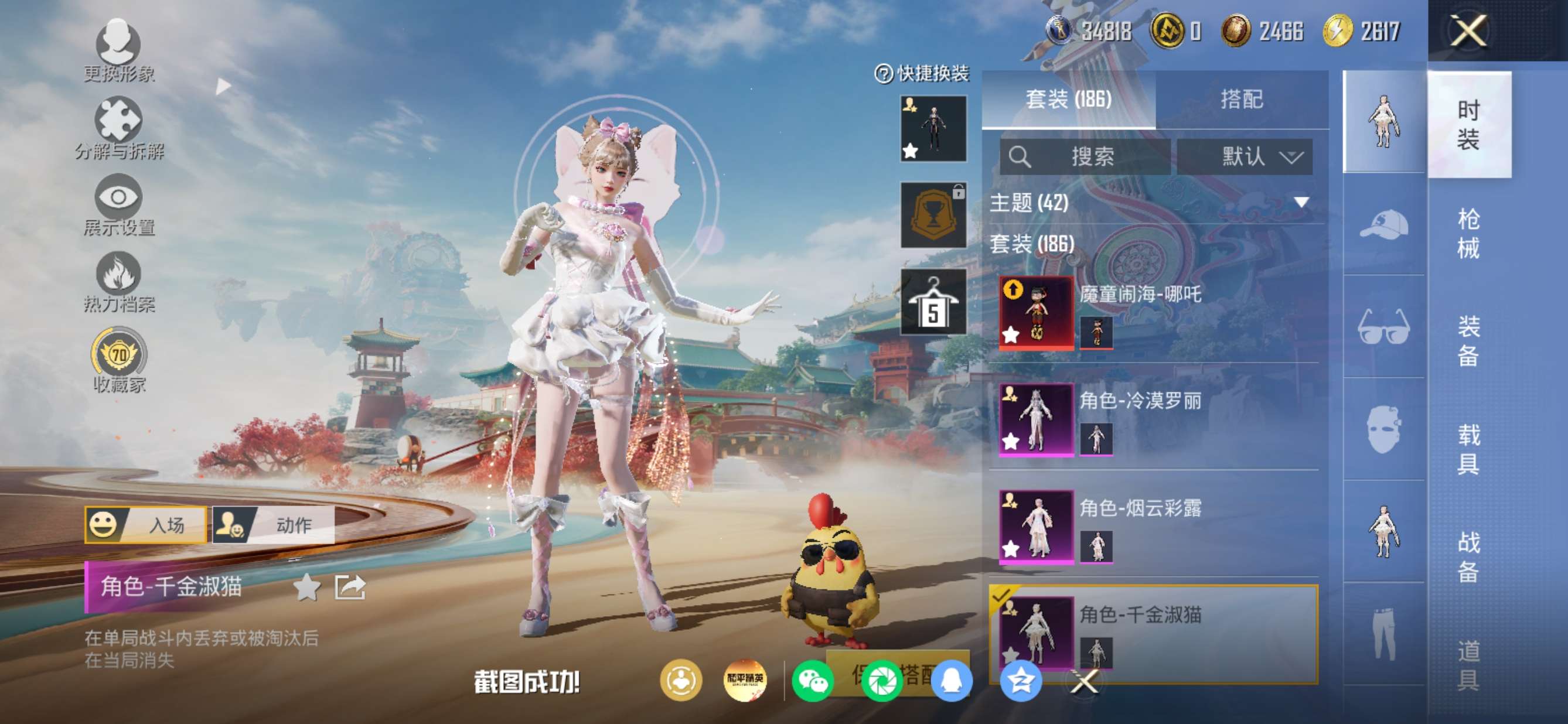Favorite the outfit with the star icon
This screenshot has height=724, width=1568.
tap(306, 587)
